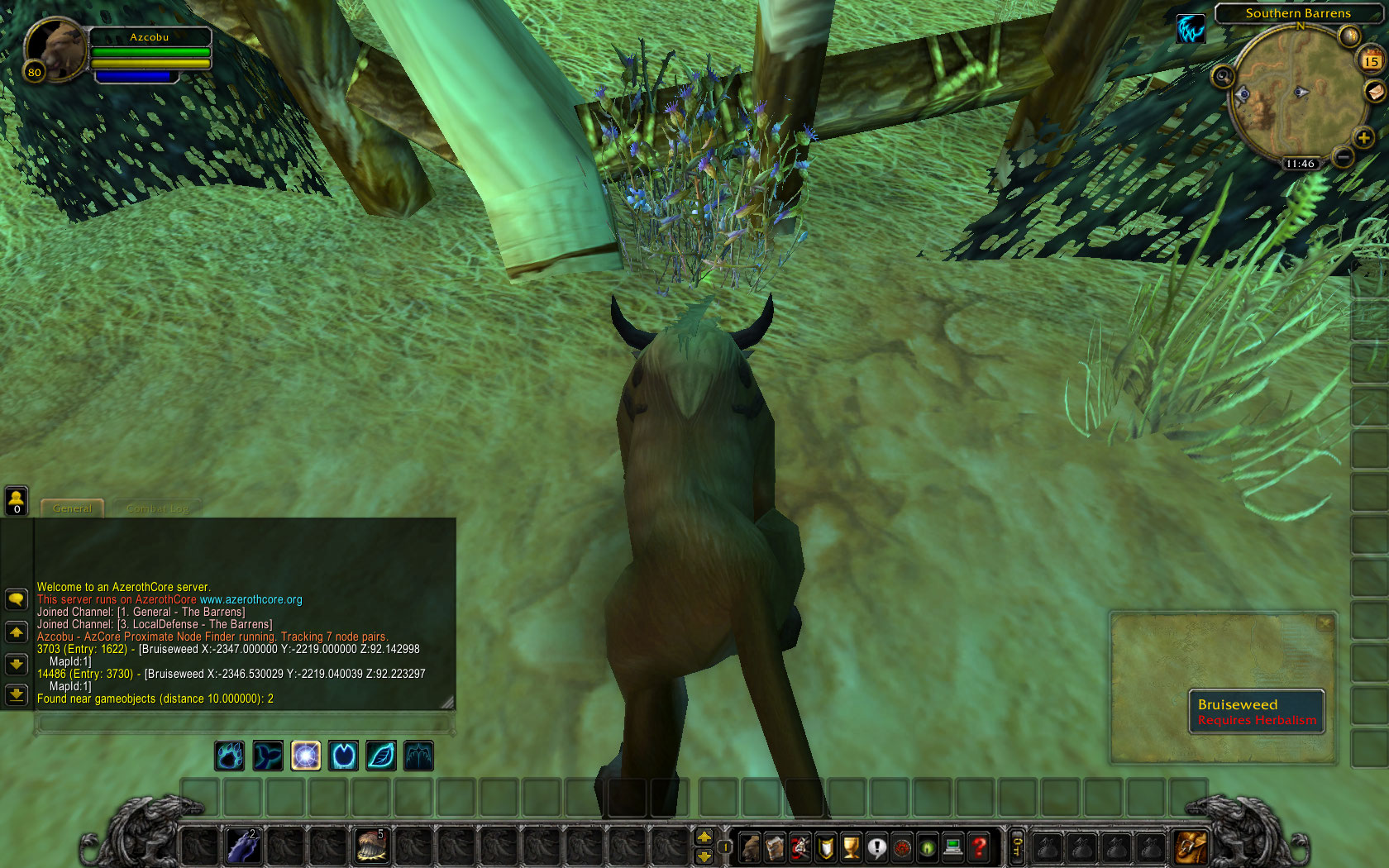Viewport: 1389px width, 868px height.
Task: Select the glowing shapeshift form icon
Action: (x=306, y=756)
